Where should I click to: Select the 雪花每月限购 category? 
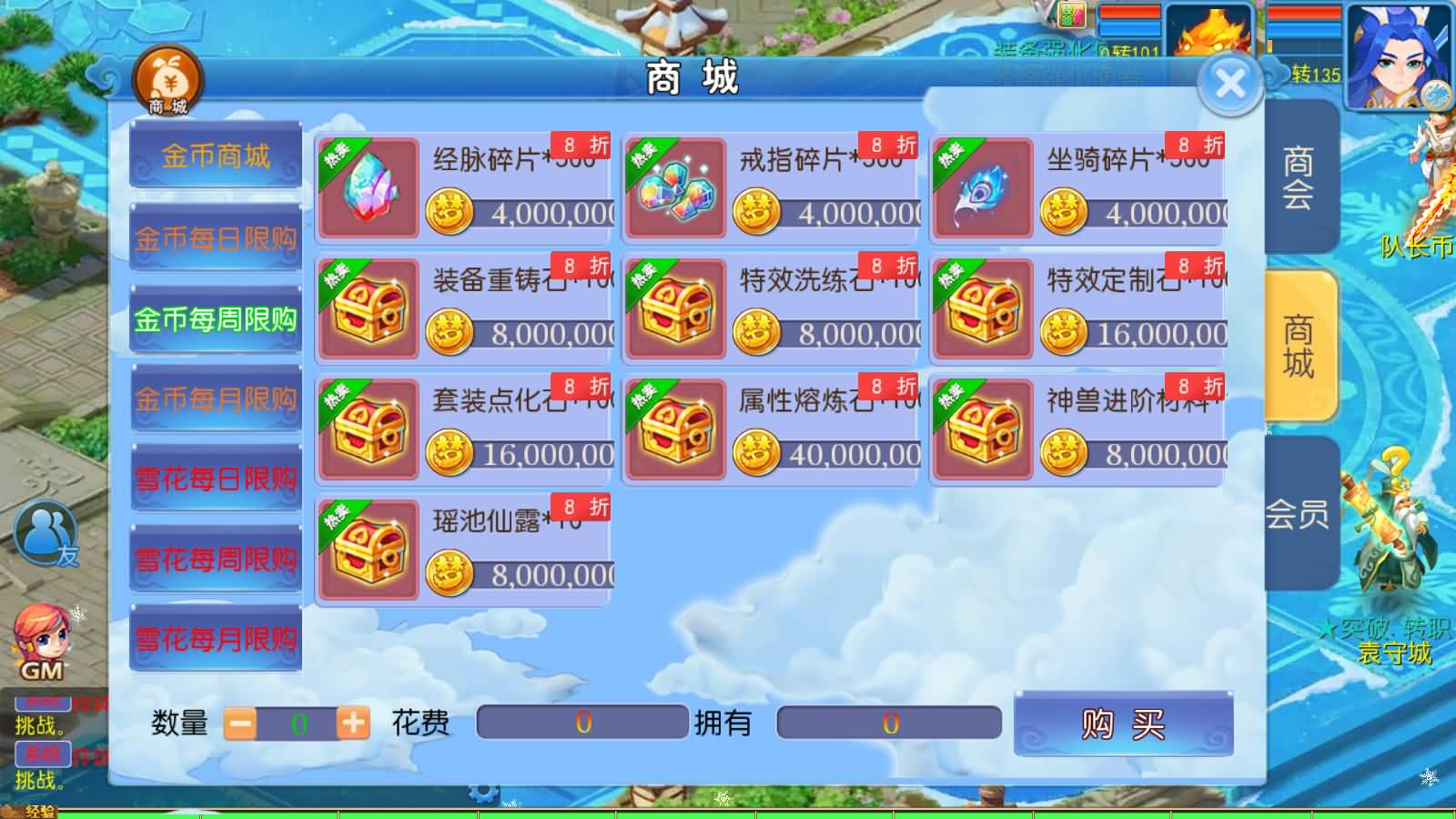[215, 639]
